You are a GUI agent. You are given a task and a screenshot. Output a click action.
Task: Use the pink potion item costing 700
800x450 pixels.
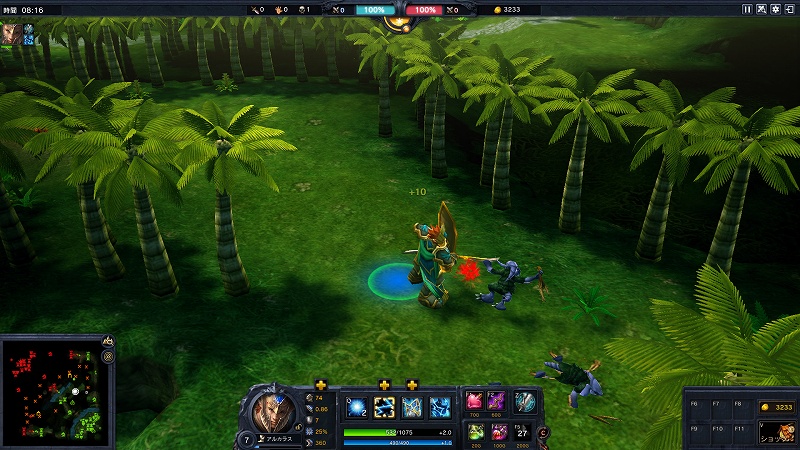[x=474, y=400]
